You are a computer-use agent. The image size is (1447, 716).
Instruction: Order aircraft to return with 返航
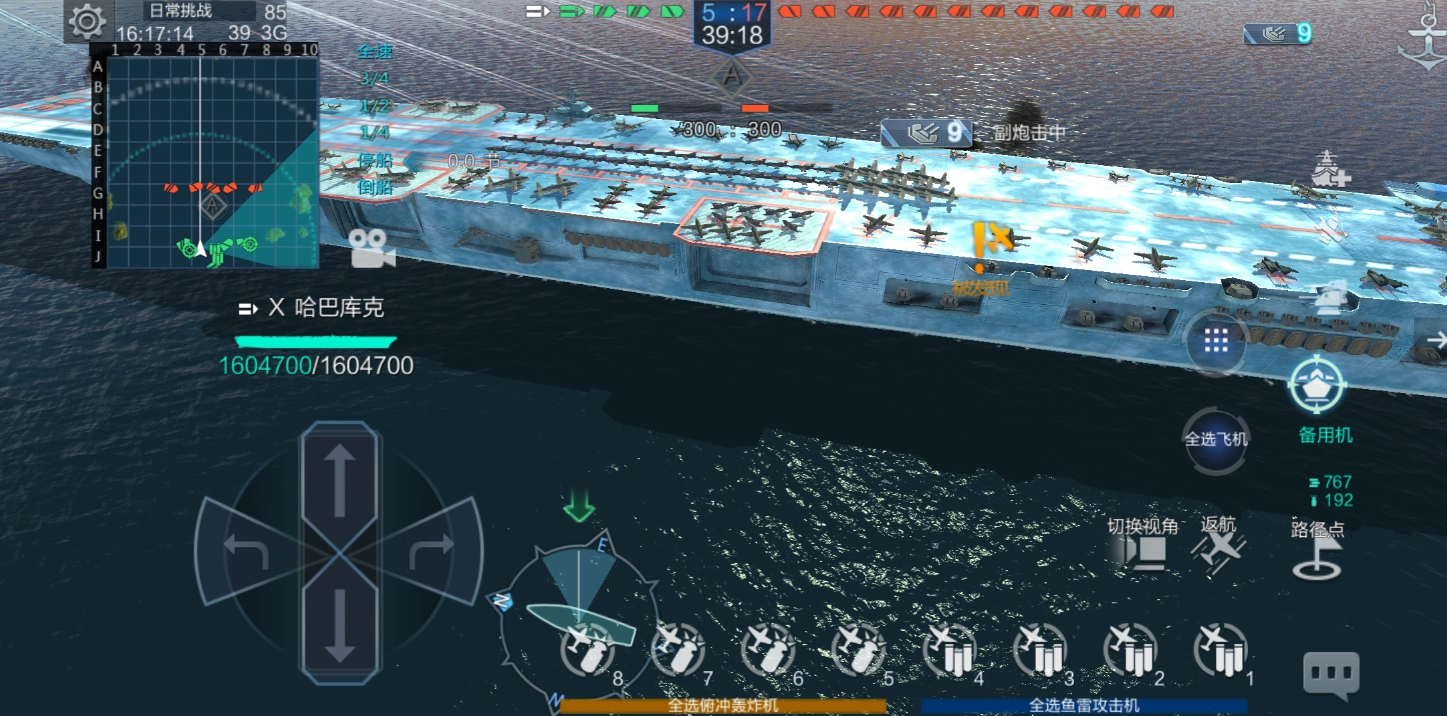point(1222,546)
